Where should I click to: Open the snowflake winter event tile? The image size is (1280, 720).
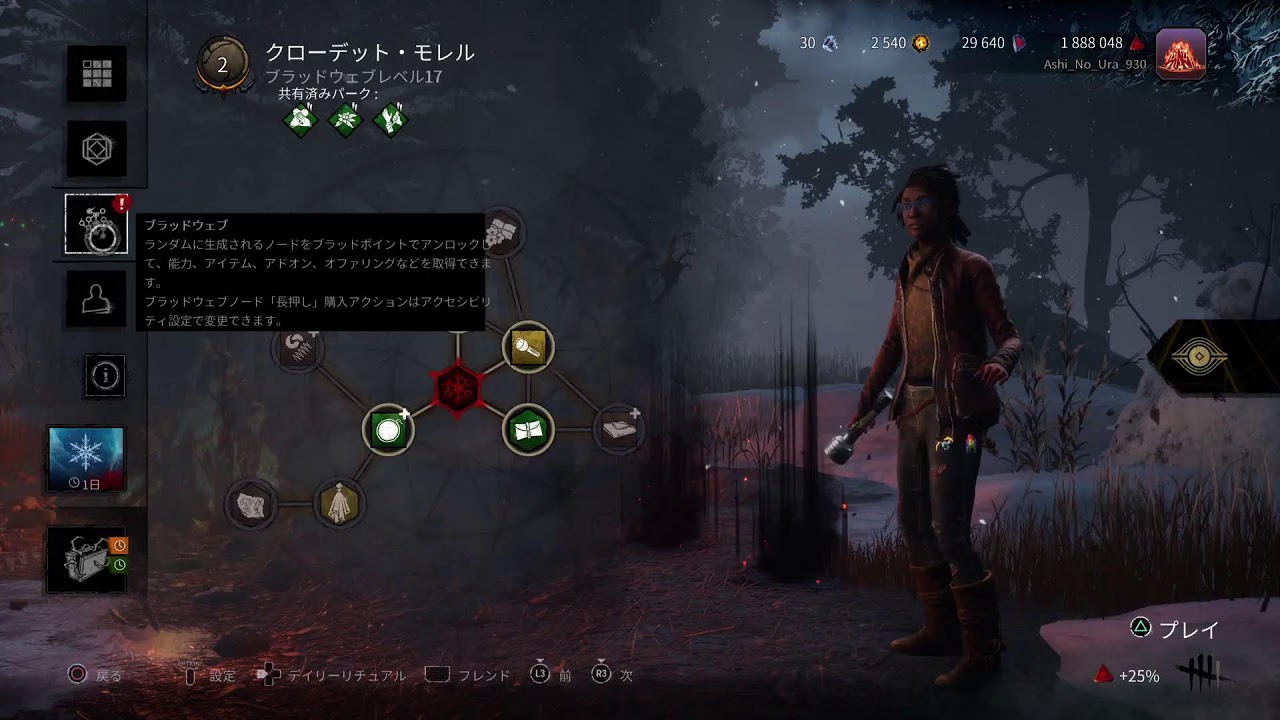pos(86,459)
